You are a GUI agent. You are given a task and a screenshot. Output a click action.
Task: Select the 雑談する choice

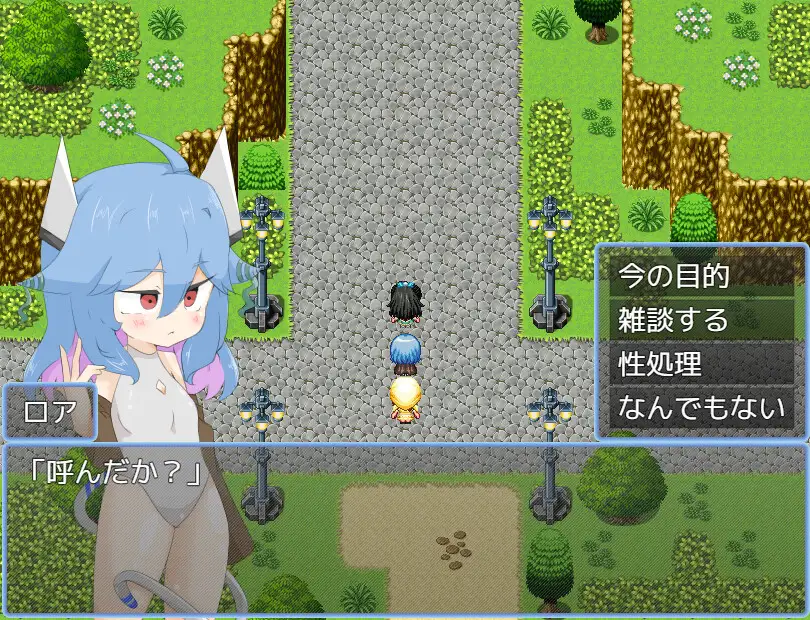pos(701,320)
